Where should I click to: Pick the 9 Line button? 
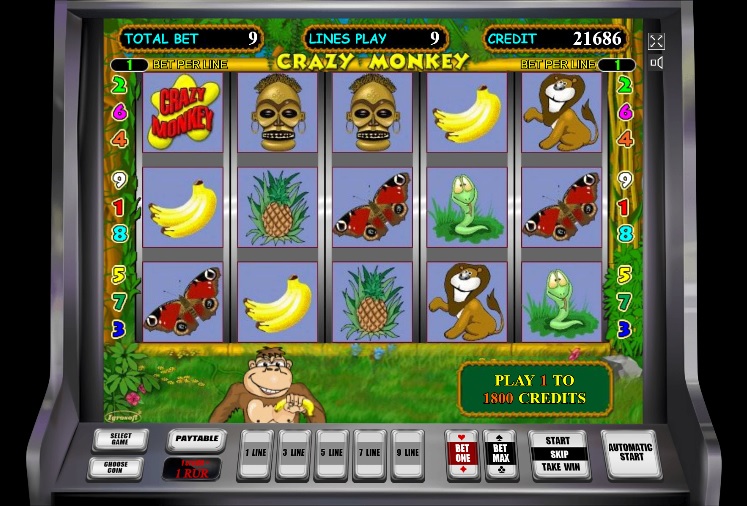point(408,453)
